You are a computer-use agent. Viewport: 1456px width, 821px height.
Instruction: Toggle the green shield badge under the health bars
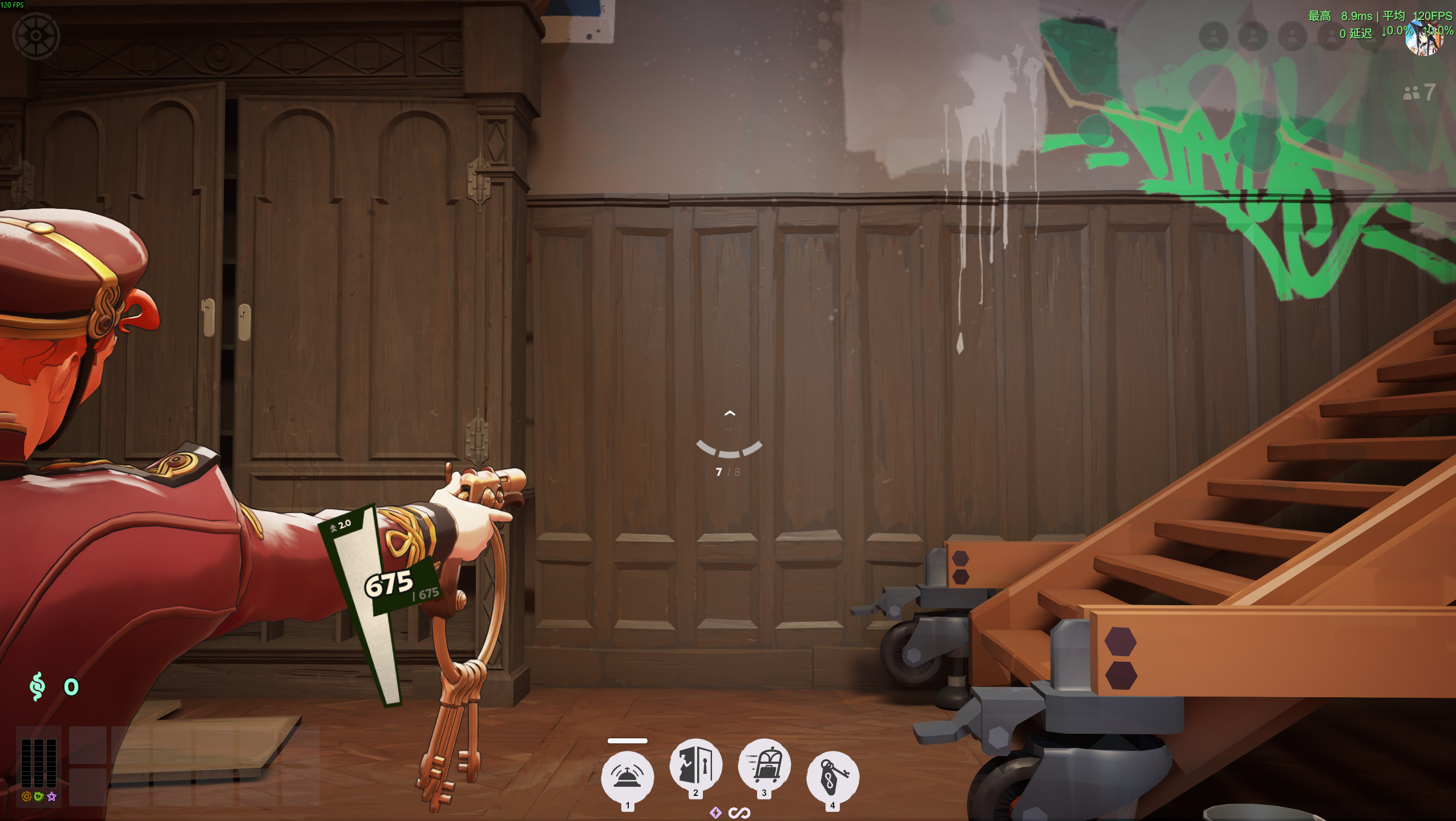click(x=38, y=797)
